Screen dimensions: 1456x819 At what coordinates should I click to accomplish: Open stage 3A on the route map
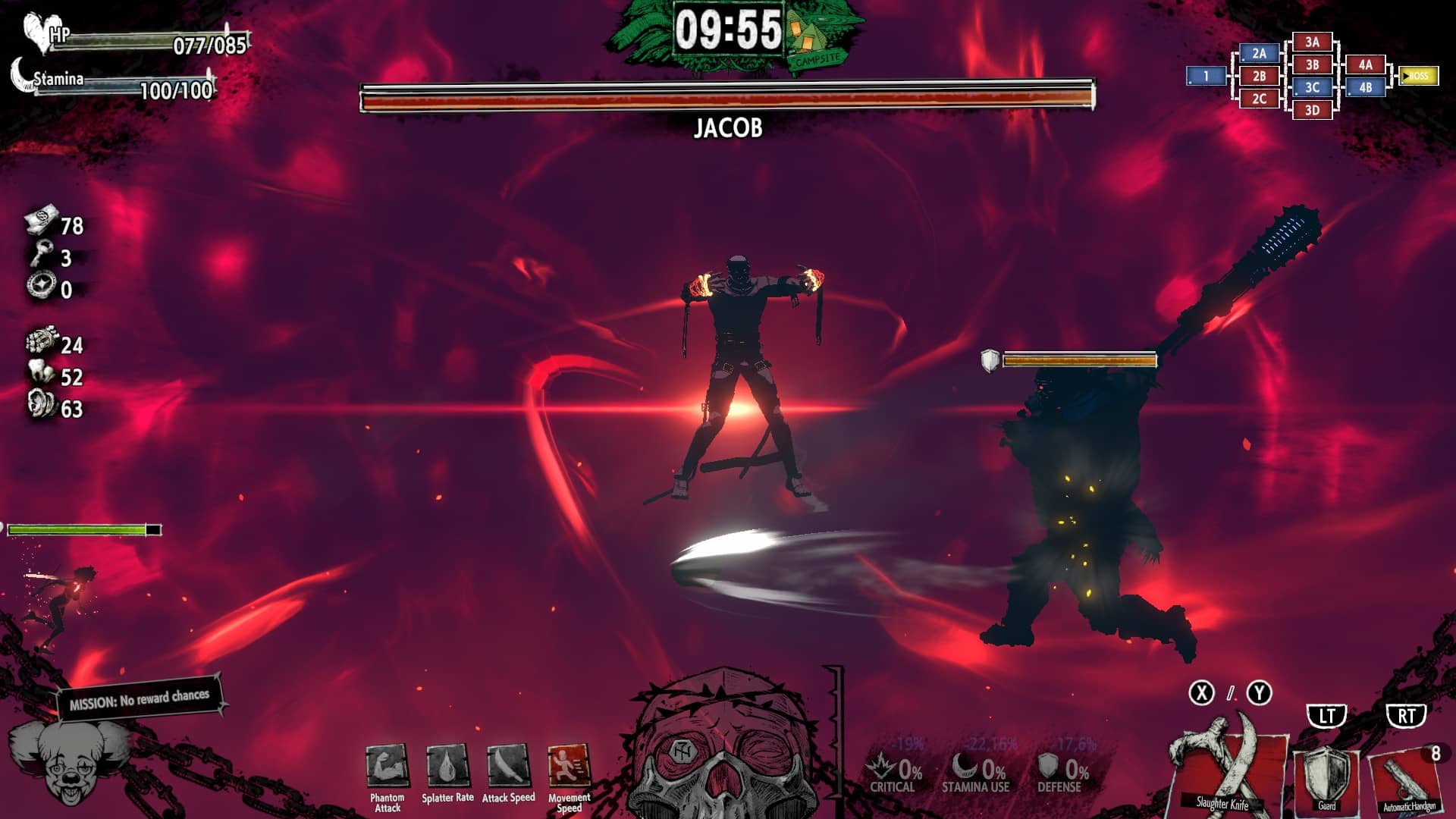click(x=1312, y=42)
